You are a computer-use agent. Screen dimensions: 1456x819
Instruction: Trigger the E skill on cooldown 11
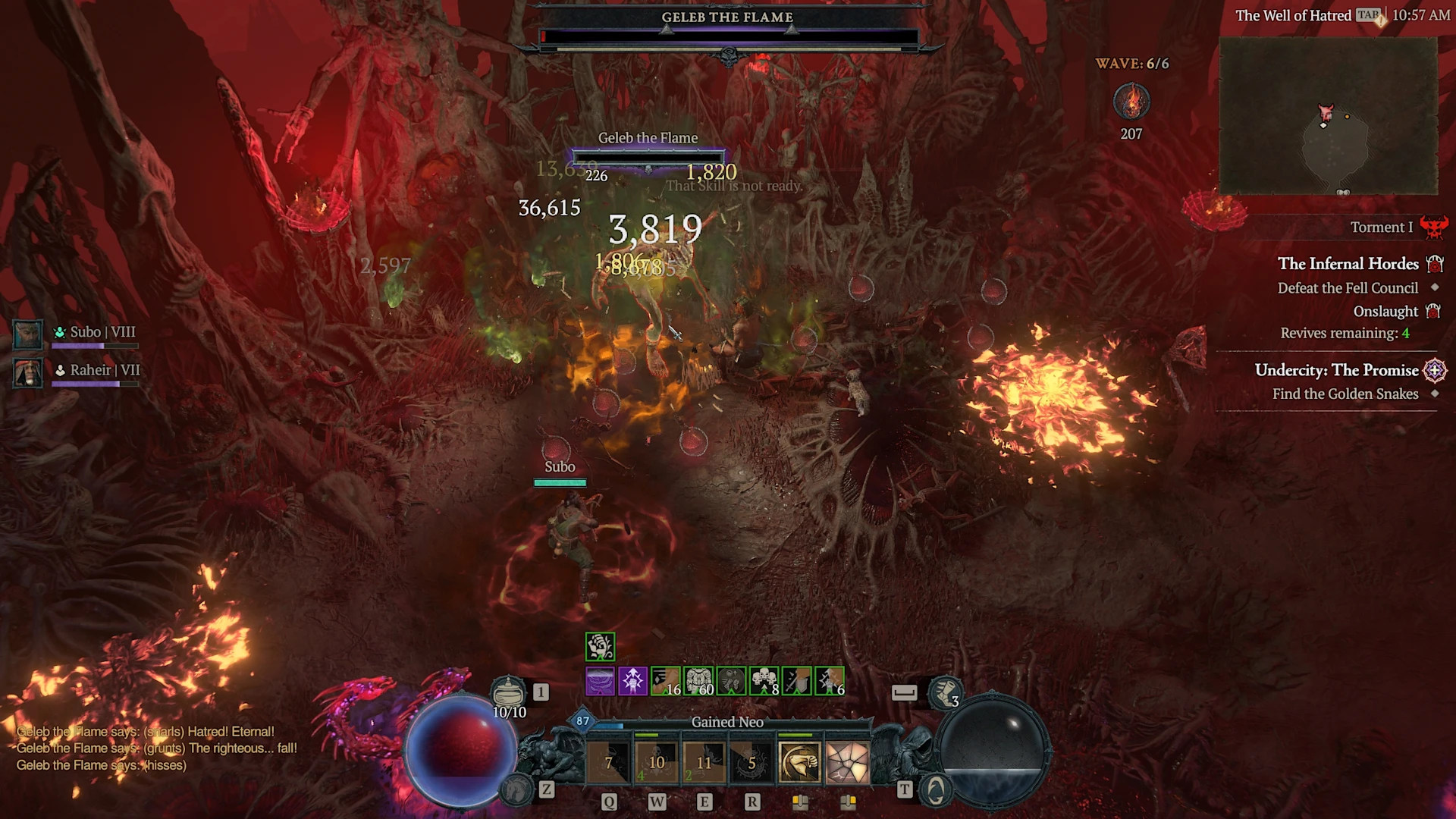(x=704, y=763)
